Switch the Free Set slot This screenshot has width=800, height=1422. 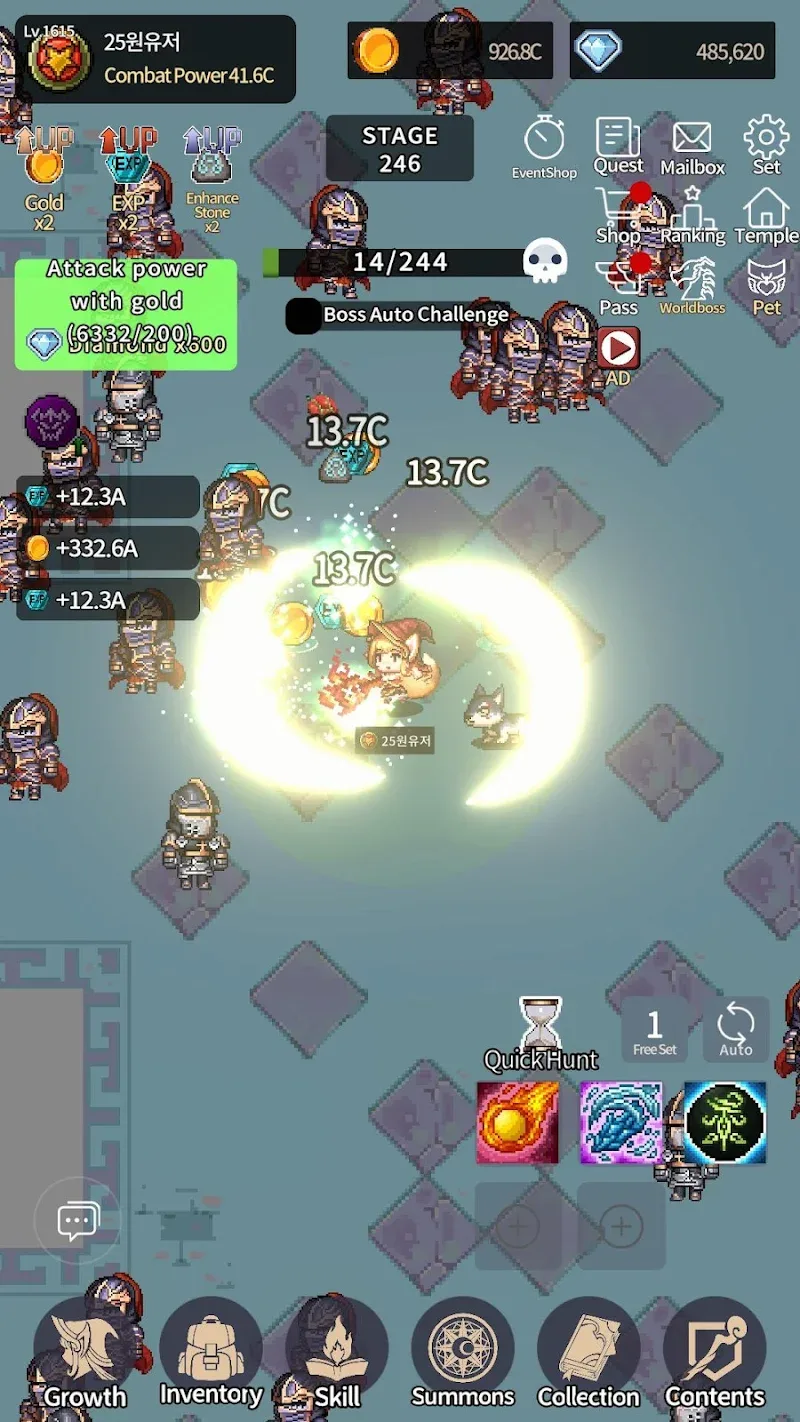click(x=655, y=1029)
